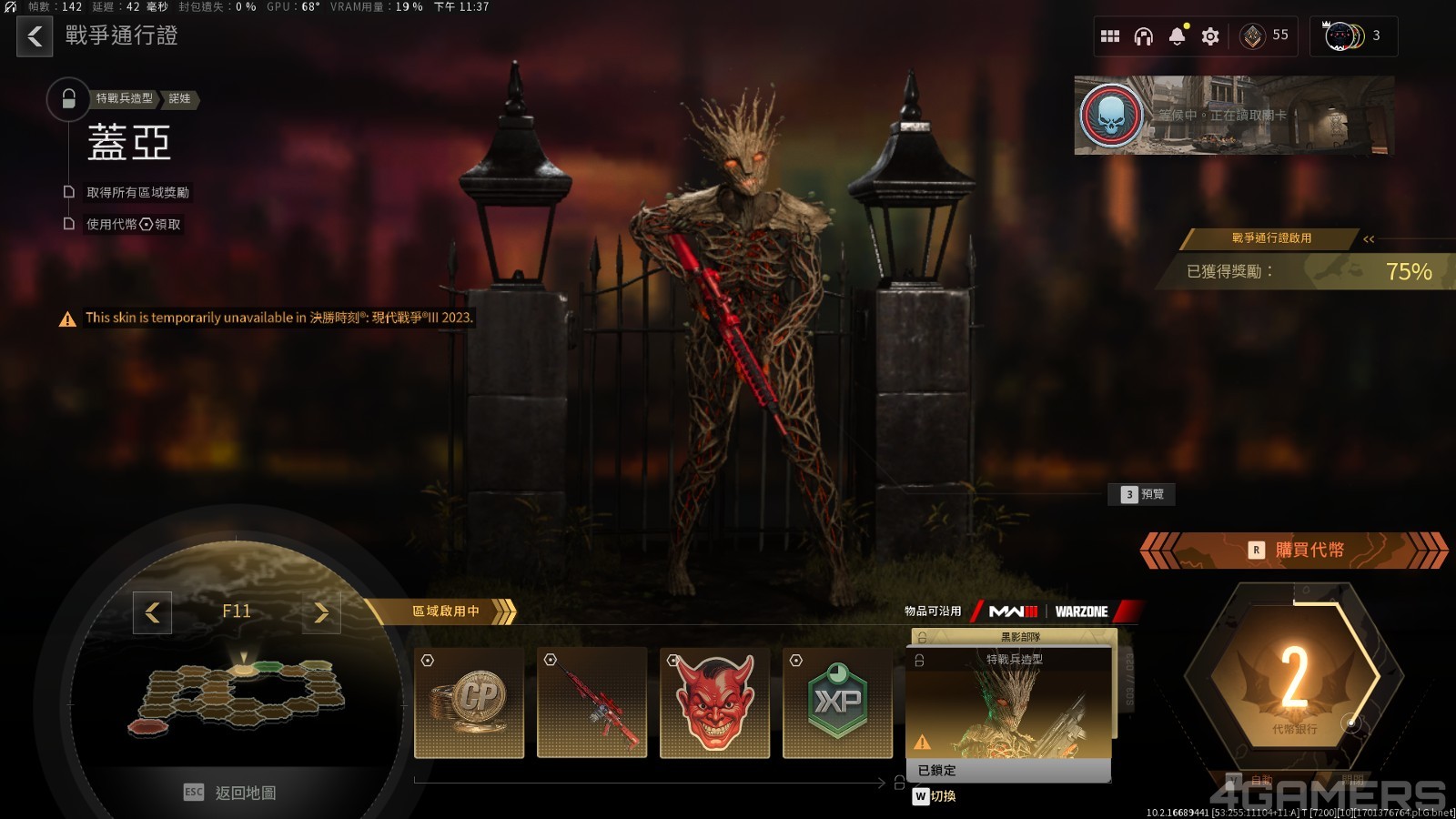
Task: Select the COD Points coin reward
Action: tap(469, 703)
